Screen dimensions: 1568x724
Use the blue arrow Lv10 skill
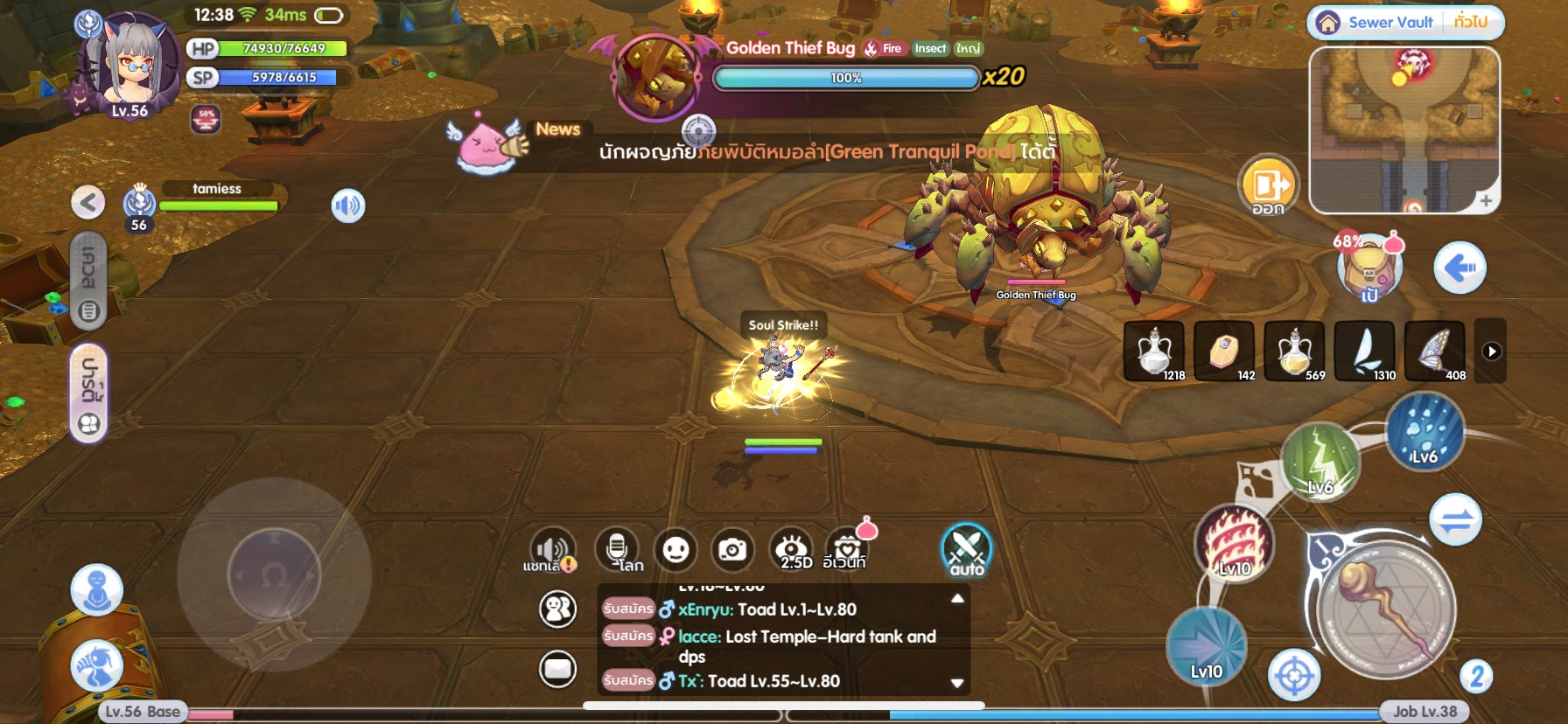point(1207,646)
